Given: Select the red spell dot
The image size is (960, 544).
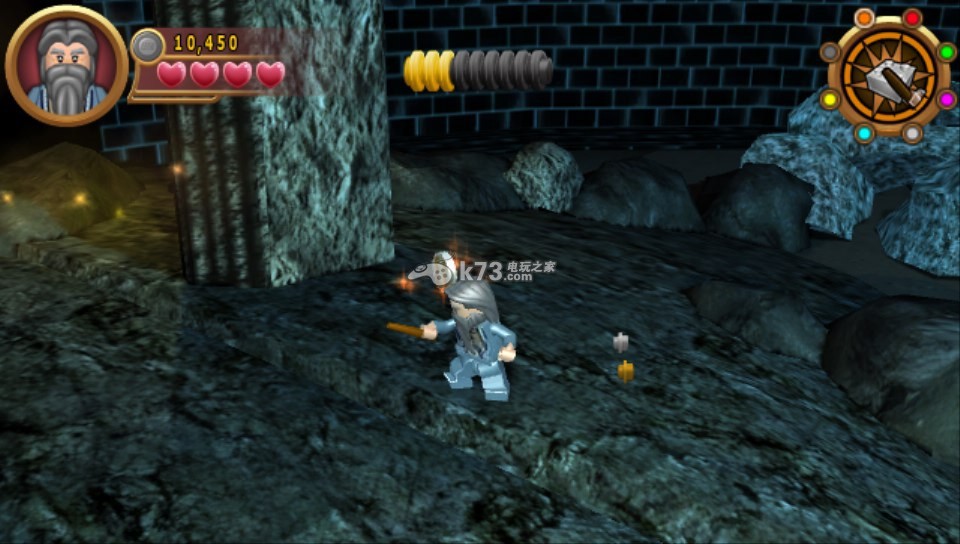Looking at the screenshot, I should point(912,18).
